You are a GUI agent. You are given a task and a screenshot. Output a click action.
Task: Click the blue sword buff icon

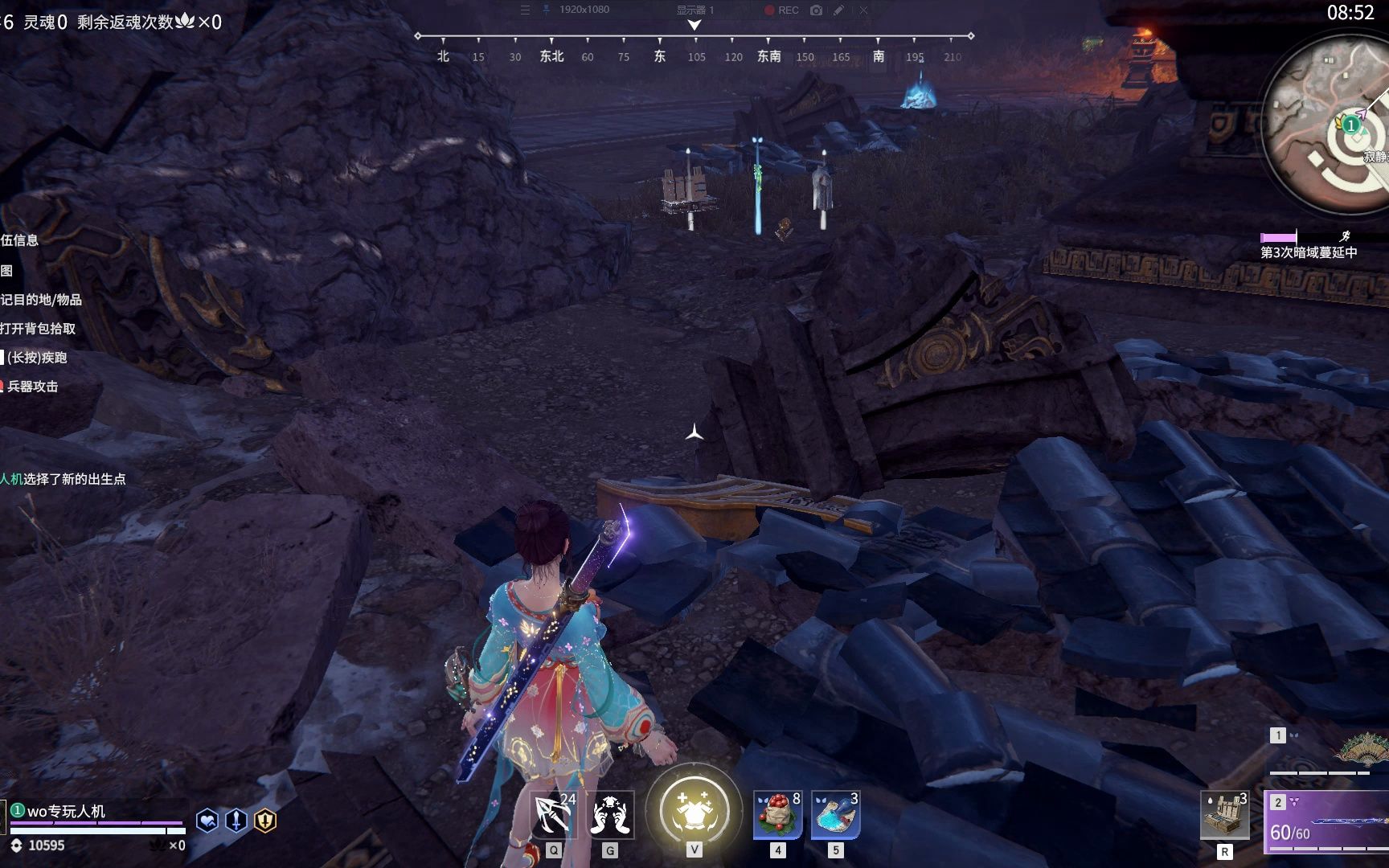click(x=236, y=821)
